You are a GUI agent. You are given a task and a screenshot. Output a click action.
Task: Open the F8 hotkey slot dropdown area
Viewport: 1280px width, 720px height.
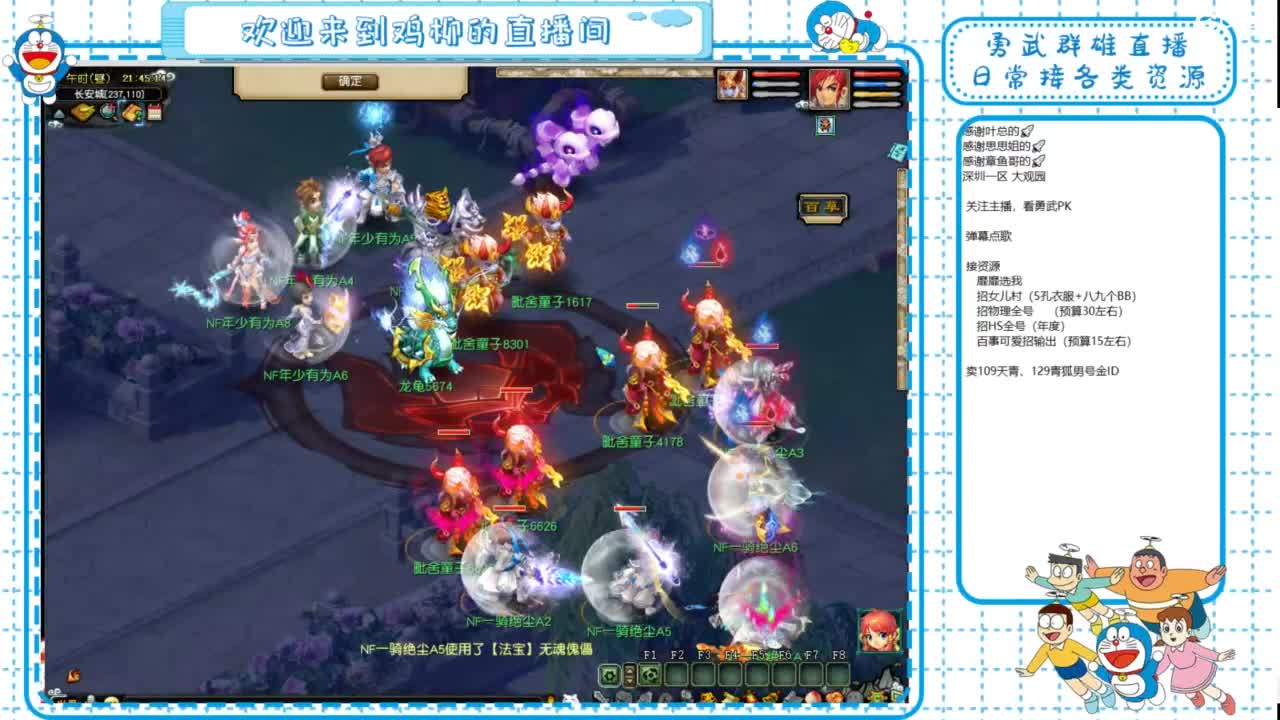pyautogui.click(x=836, y=674)
